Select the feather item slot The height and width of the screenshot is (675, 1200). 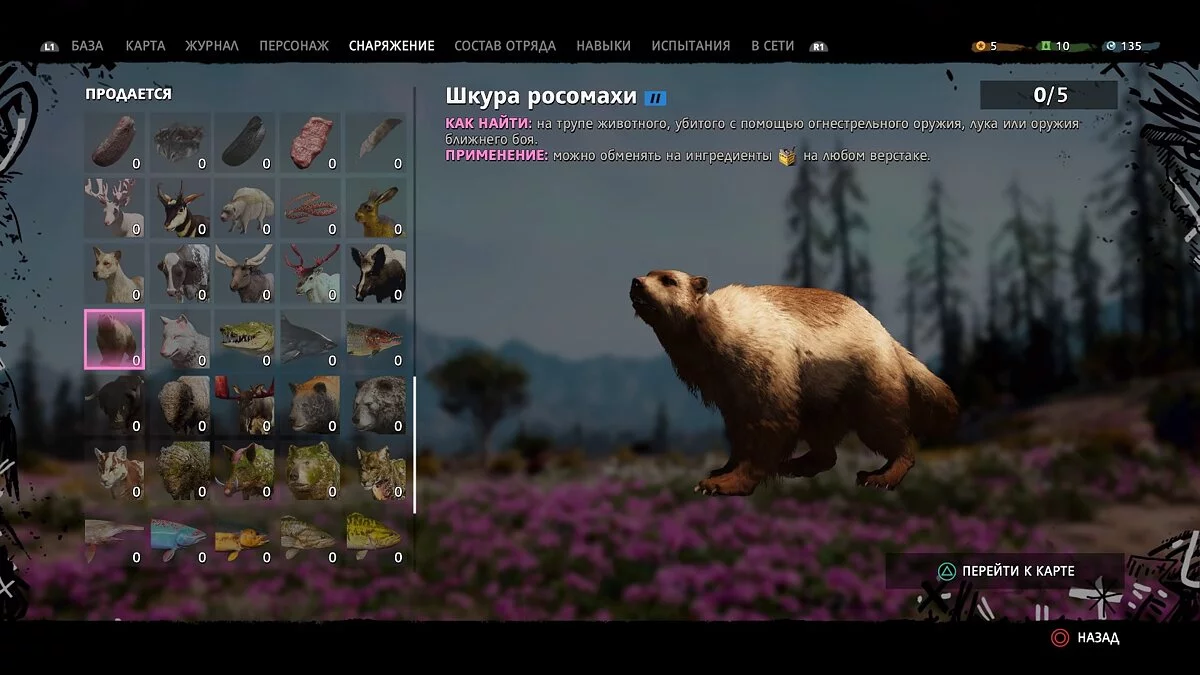(x=377, y=142)
